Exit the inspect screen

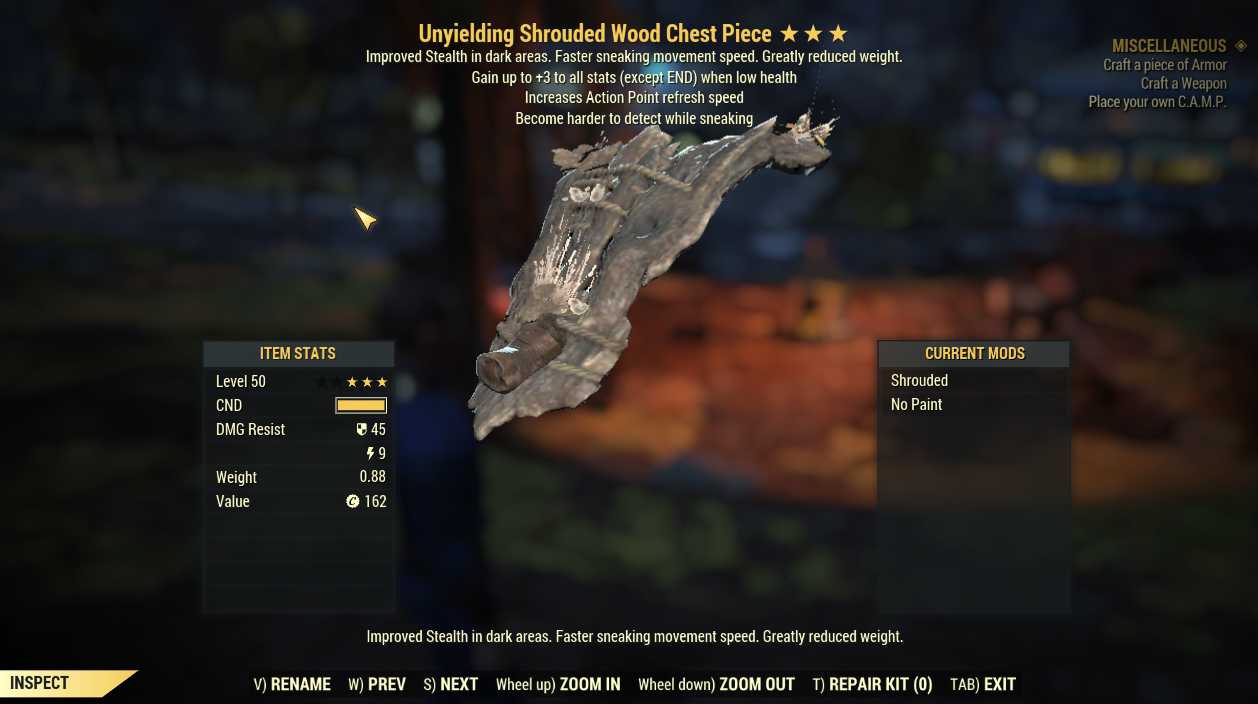tap(983, 685)
